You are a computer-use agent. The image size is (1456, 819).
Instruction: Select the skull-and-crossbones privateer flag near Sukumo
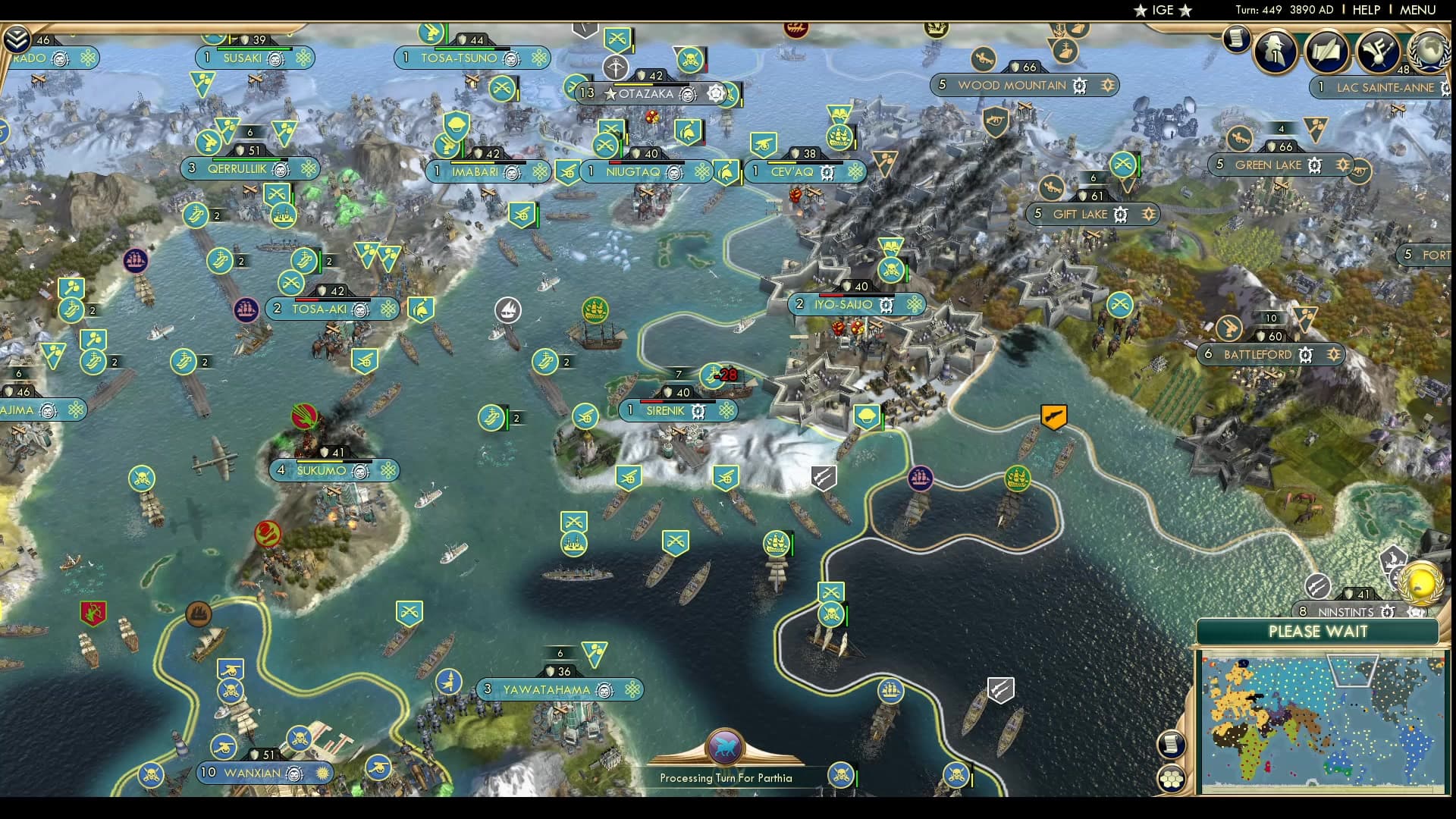pyautogui.click(x=142, y=478)
